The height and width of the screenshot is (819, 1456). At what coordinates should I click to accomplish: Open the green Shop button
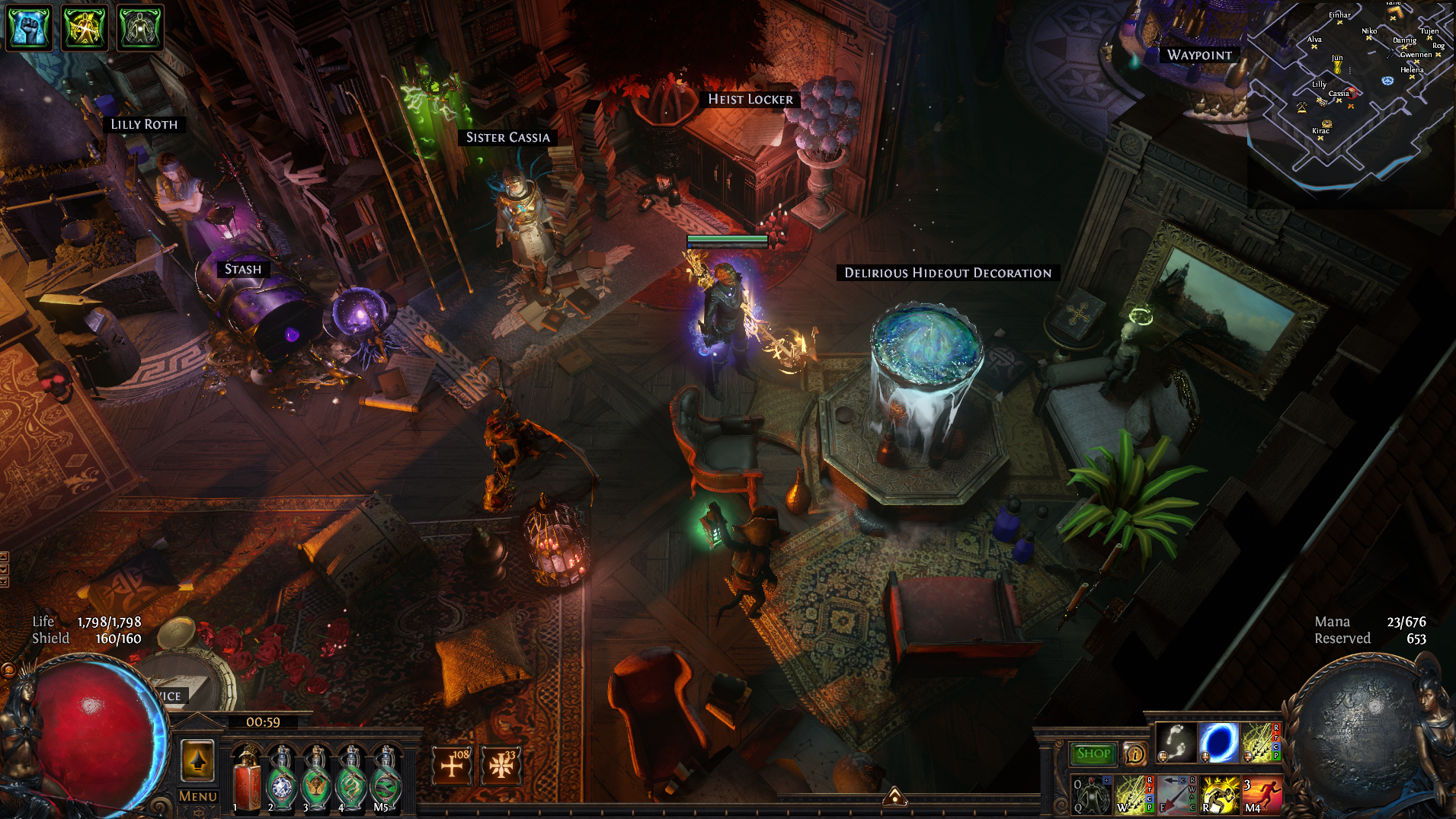(1093, 753)
